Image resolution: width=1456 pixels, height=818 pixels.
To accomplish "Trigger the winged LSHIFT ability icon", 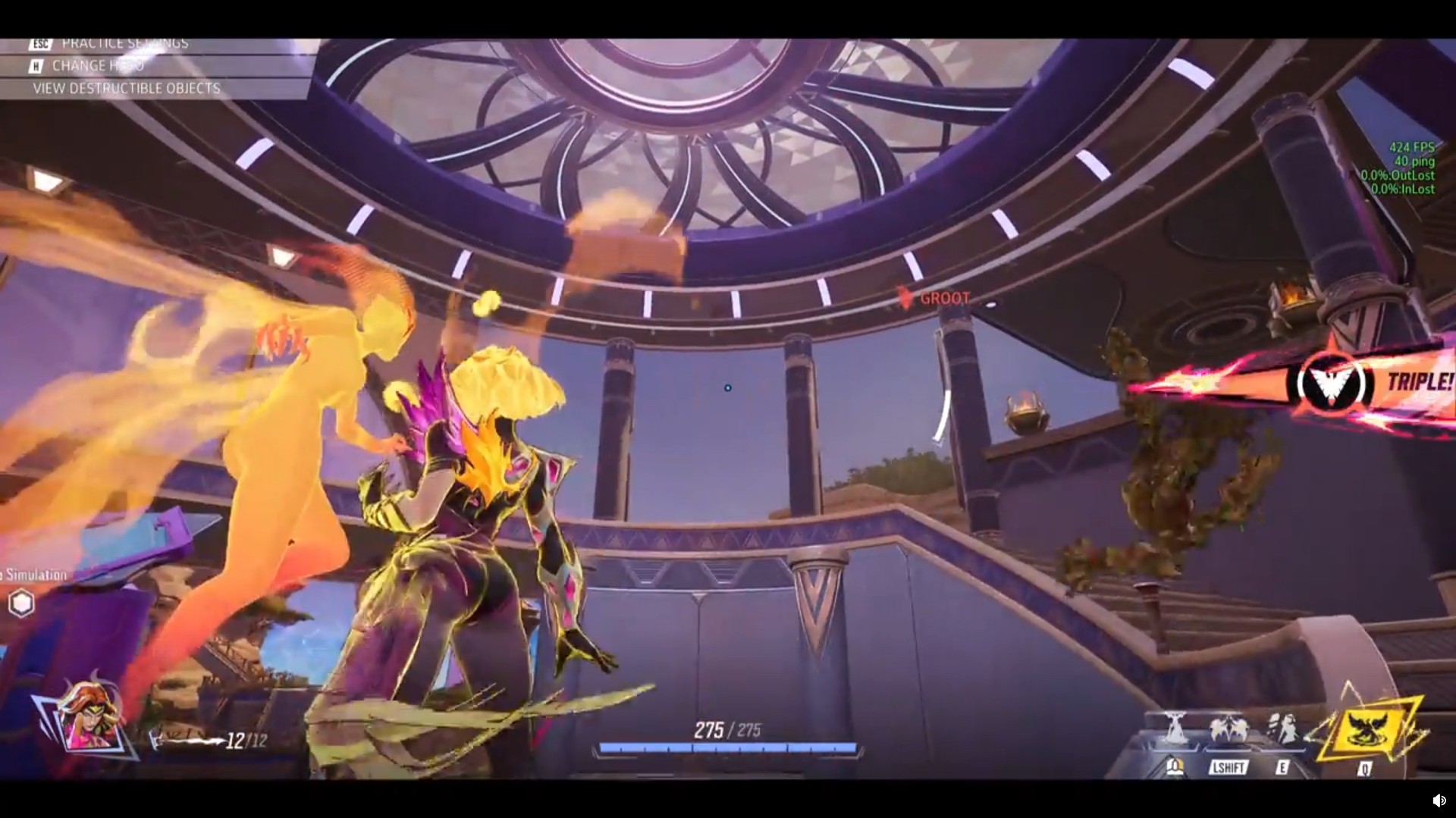I will tap(1228, 730).
